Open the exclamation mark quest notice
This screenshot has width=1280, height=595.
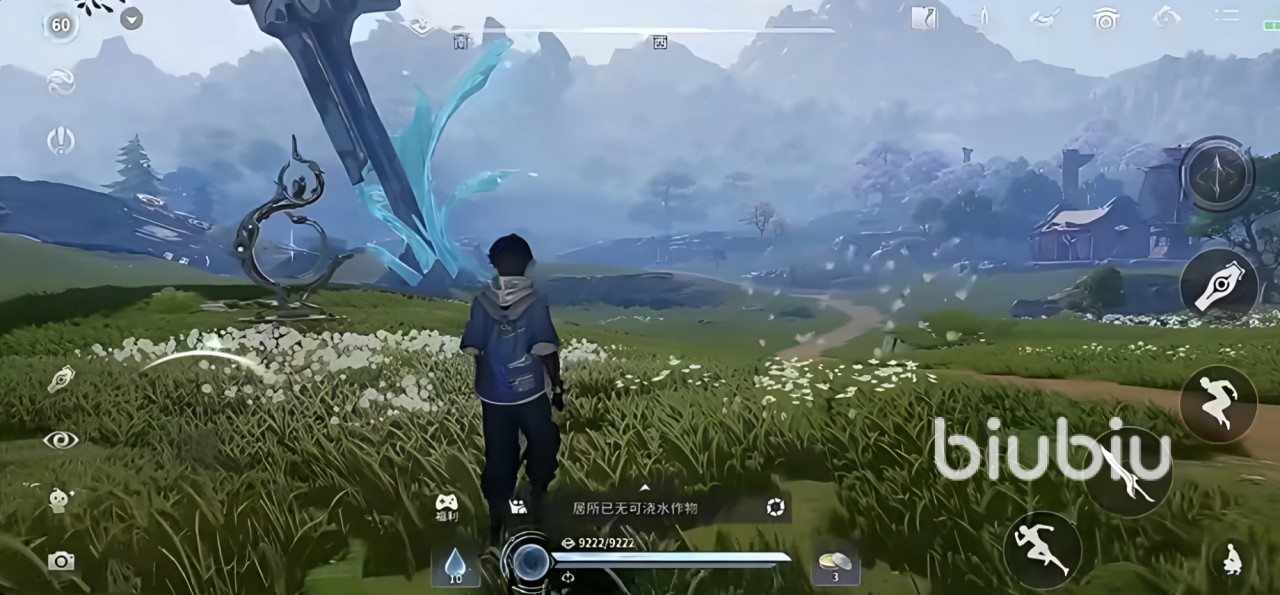[61, 141]
